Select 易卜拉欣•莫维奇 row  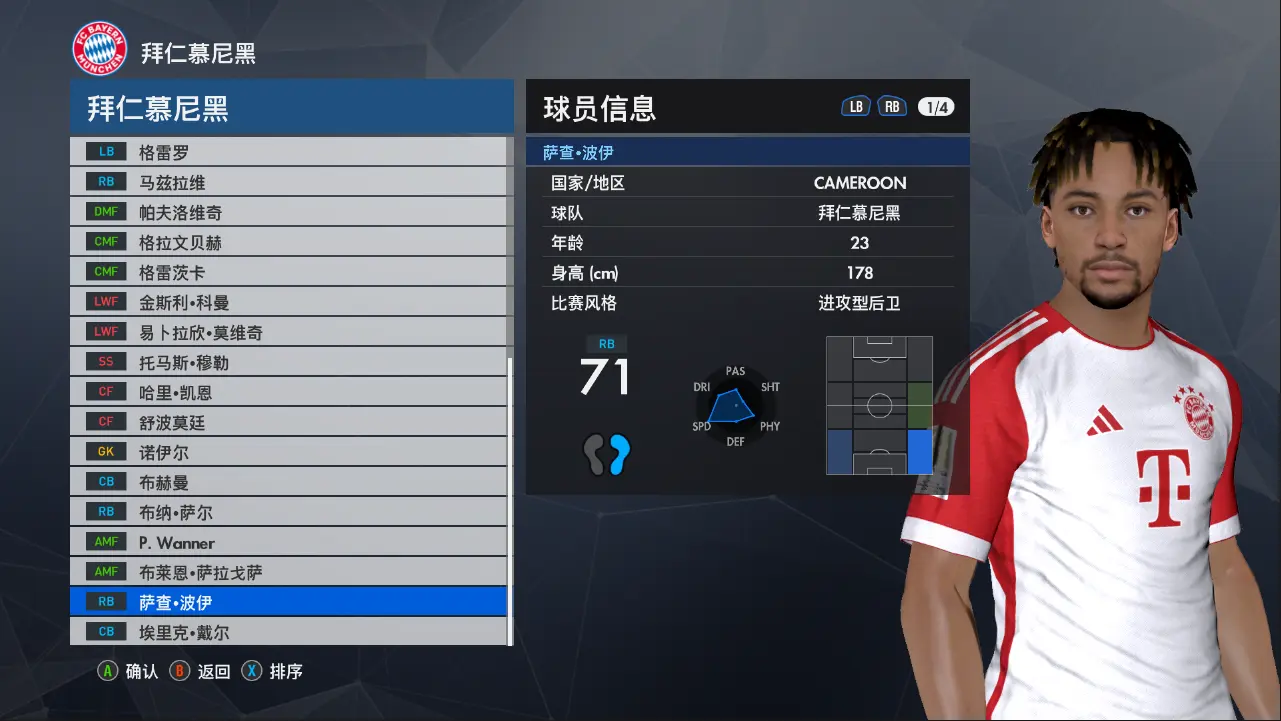click(x=288, y=332)
